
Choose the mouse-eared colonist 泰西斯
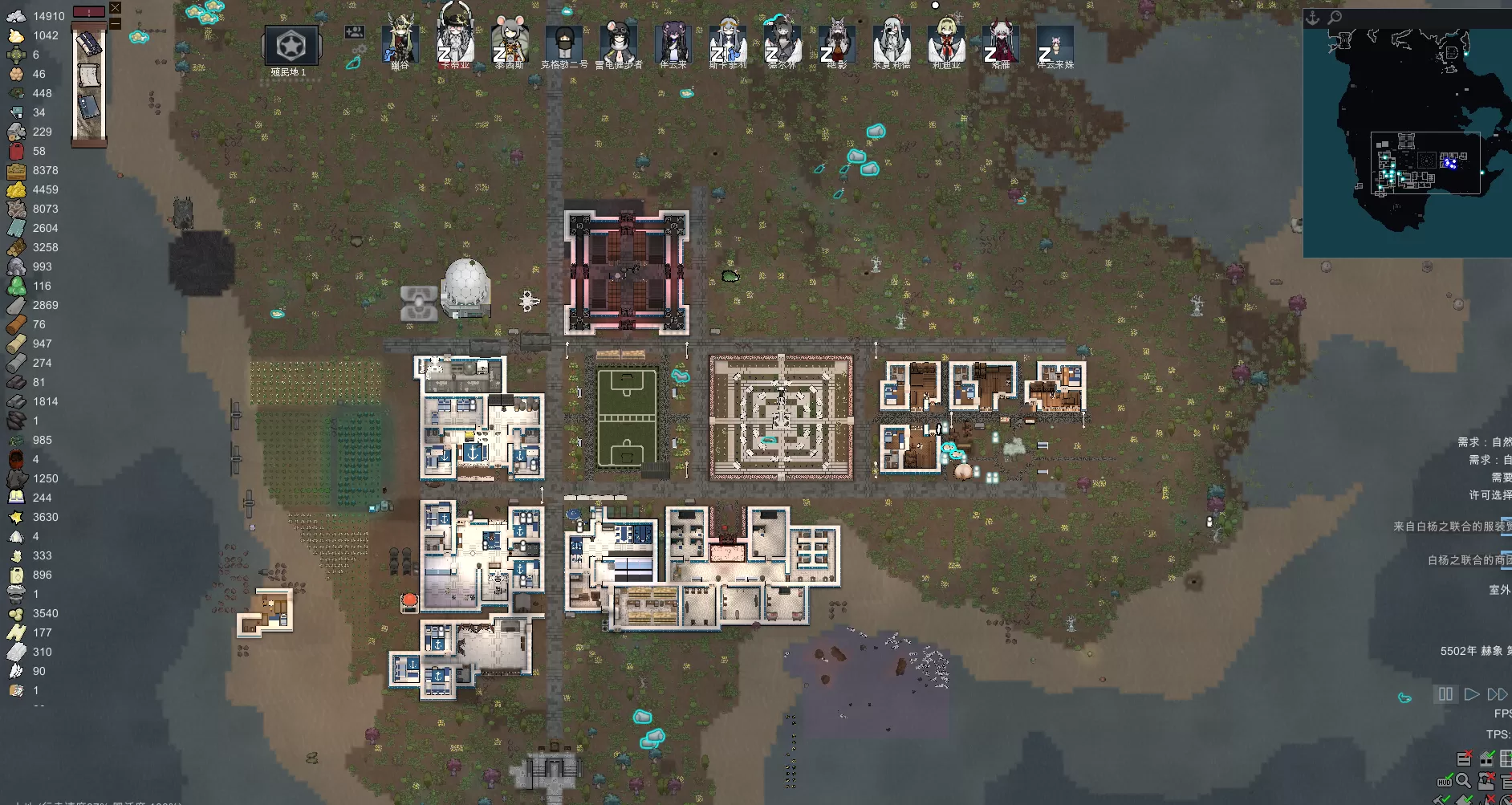click(510, 42)
